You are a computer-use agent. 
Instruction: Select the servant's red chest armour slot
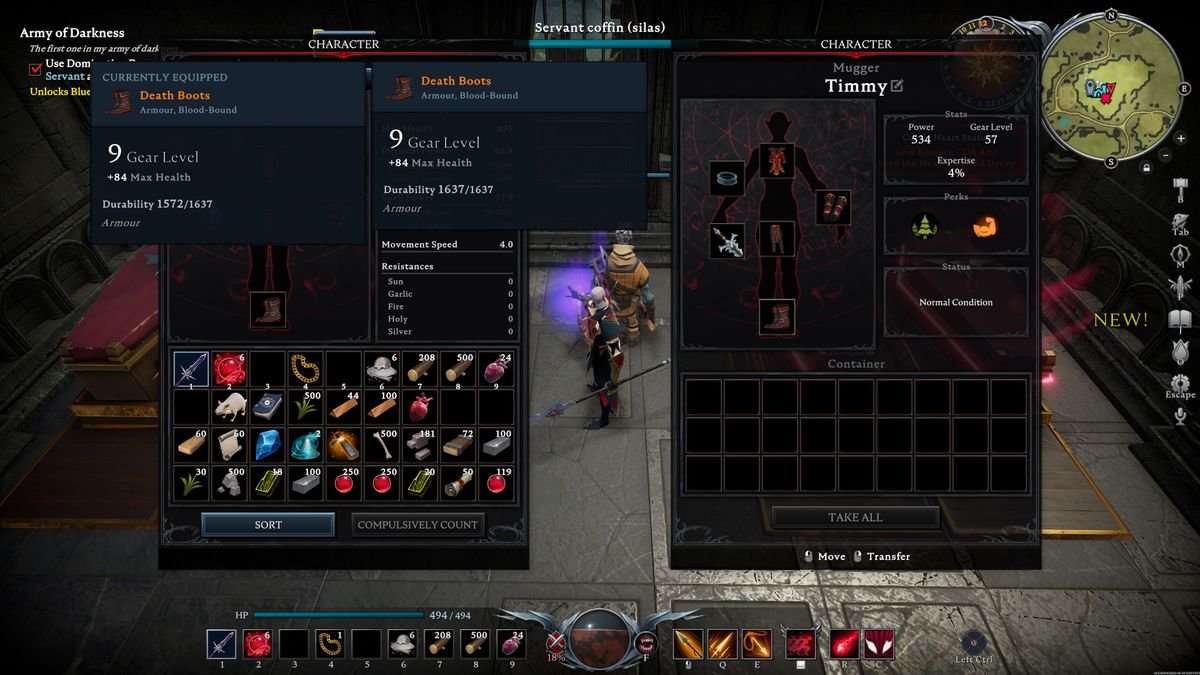tap(776, 161)
